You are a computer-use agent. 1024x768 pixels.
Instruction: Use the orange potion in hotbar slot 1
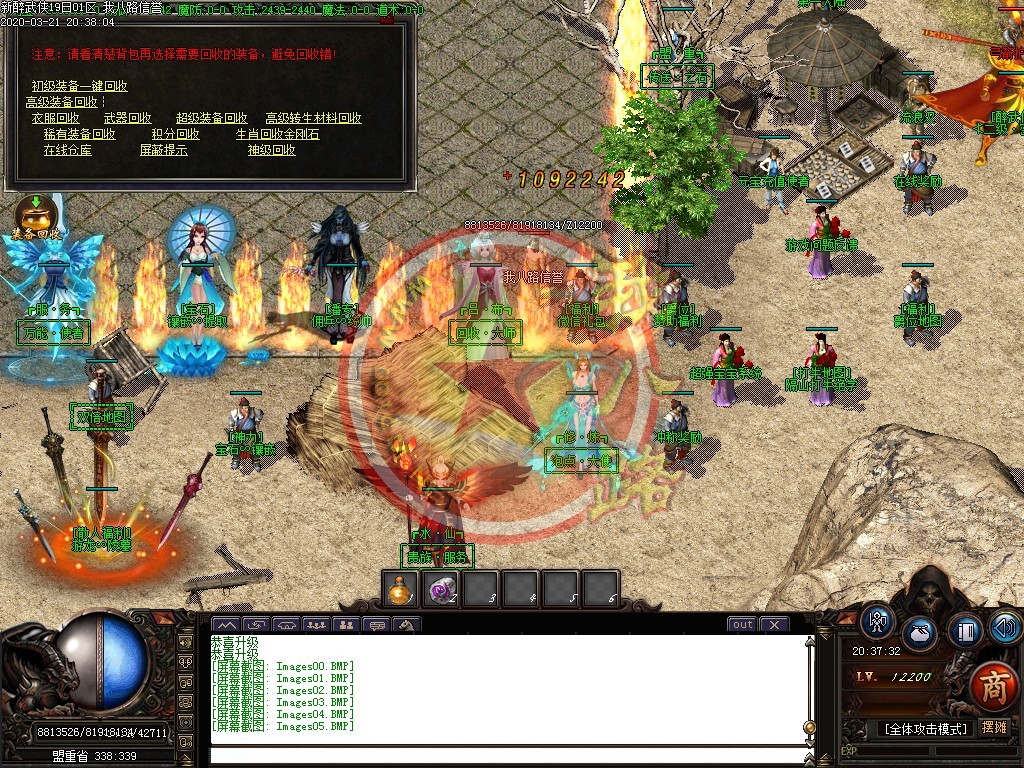[400, 590]
